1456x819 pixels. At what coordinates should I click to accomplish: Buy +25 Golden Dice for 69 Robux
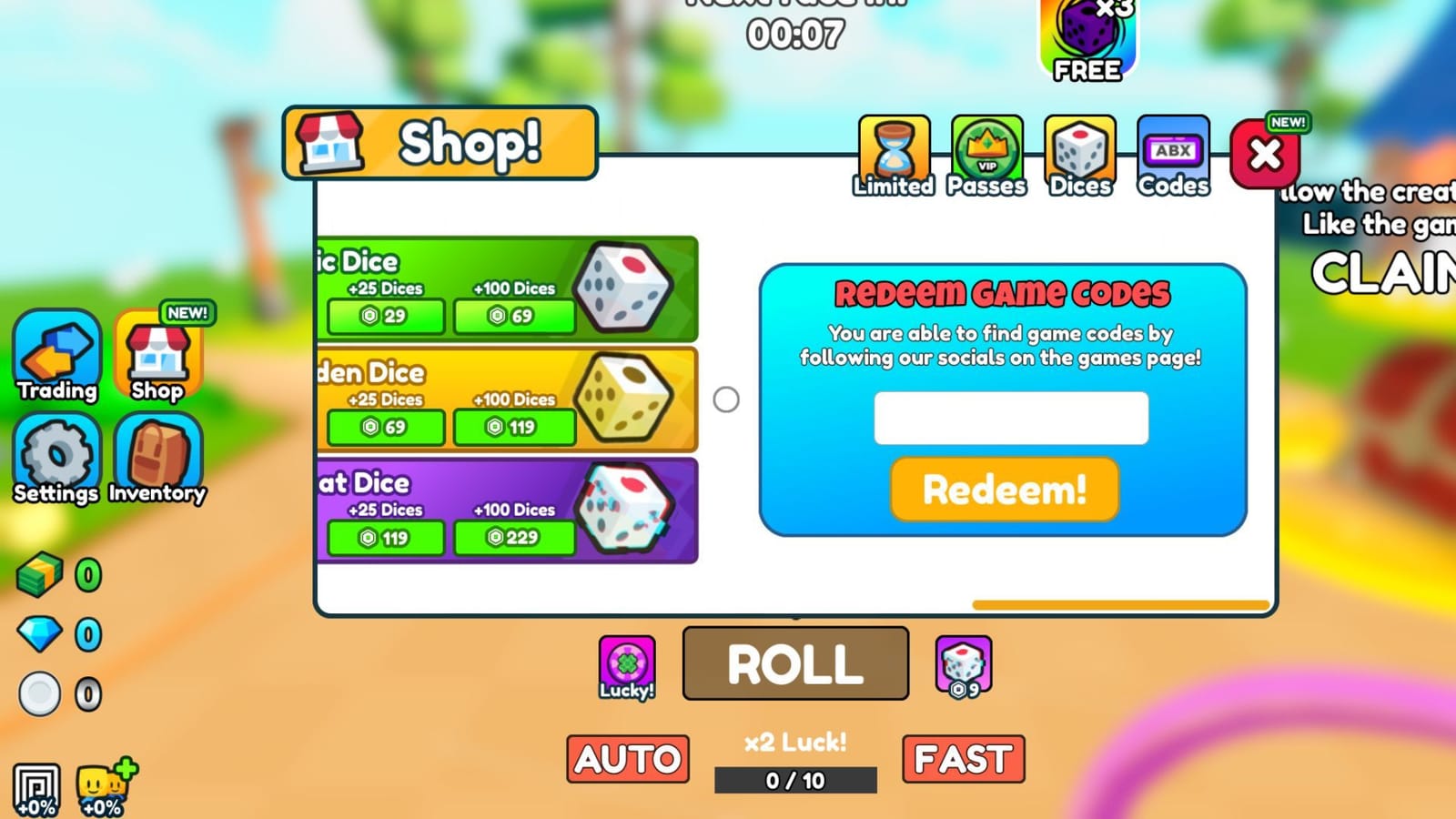click(384, 428)
